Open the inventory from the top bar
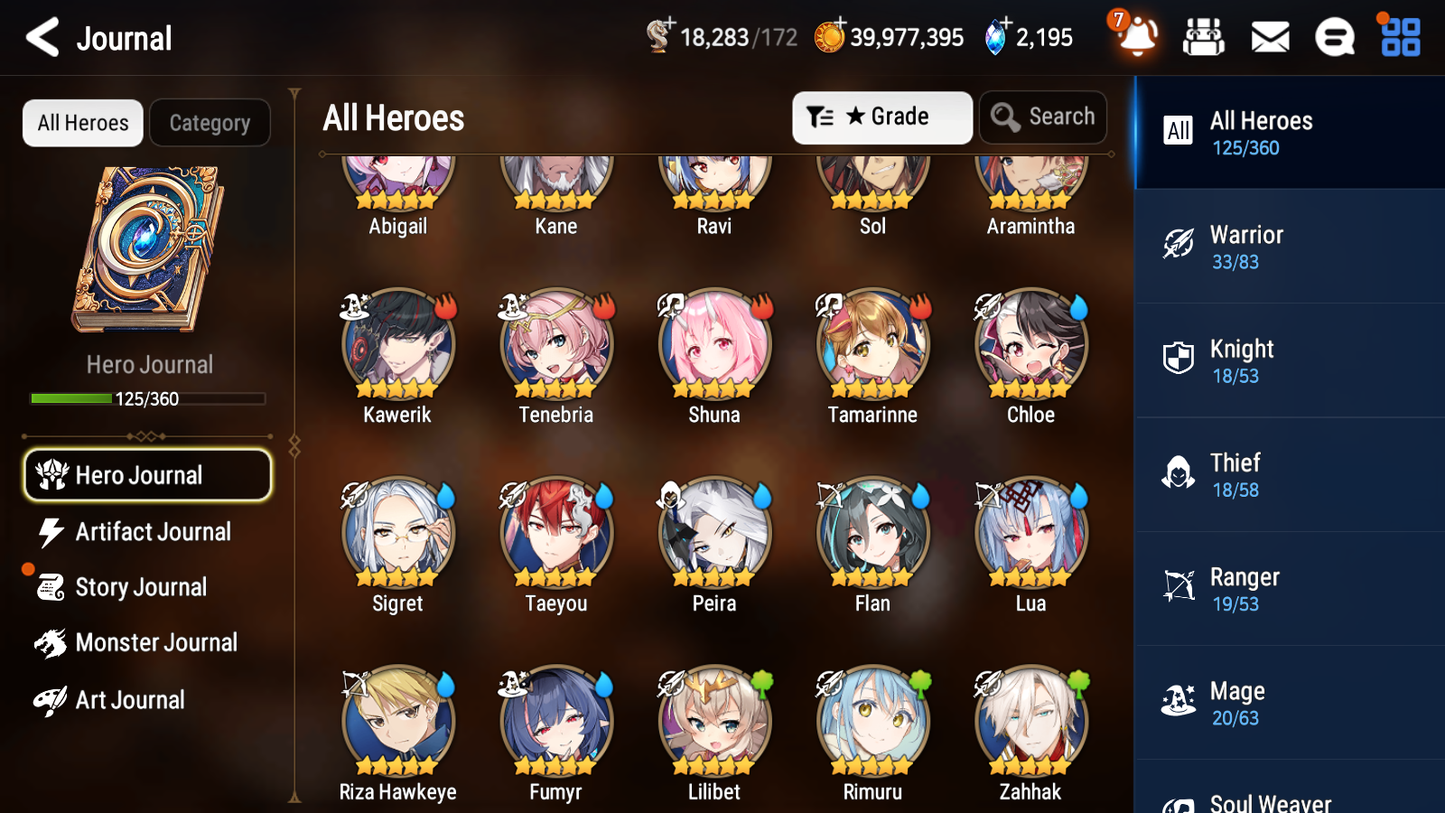Screen dimensions: 1445x813 pyautogui.click(x=1203, y=36)
